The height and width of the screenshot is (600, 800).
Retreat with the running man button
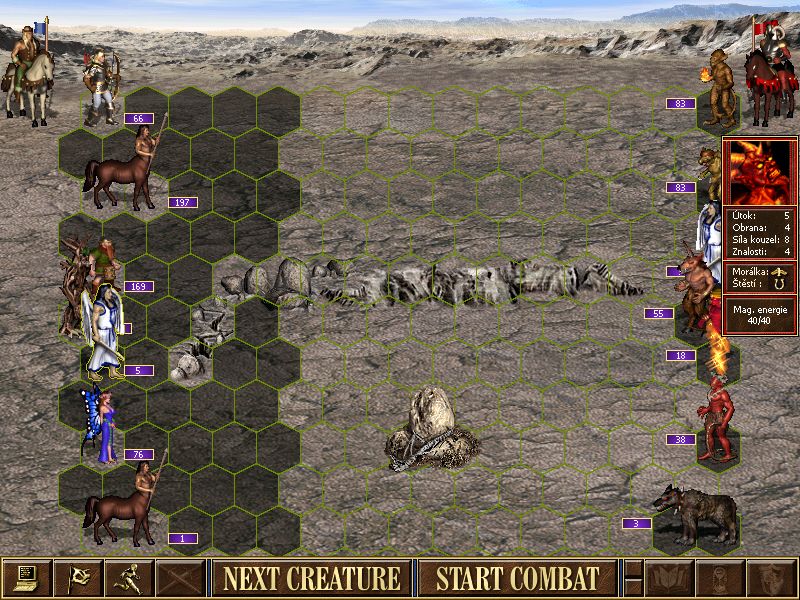[x=127, y=578]
